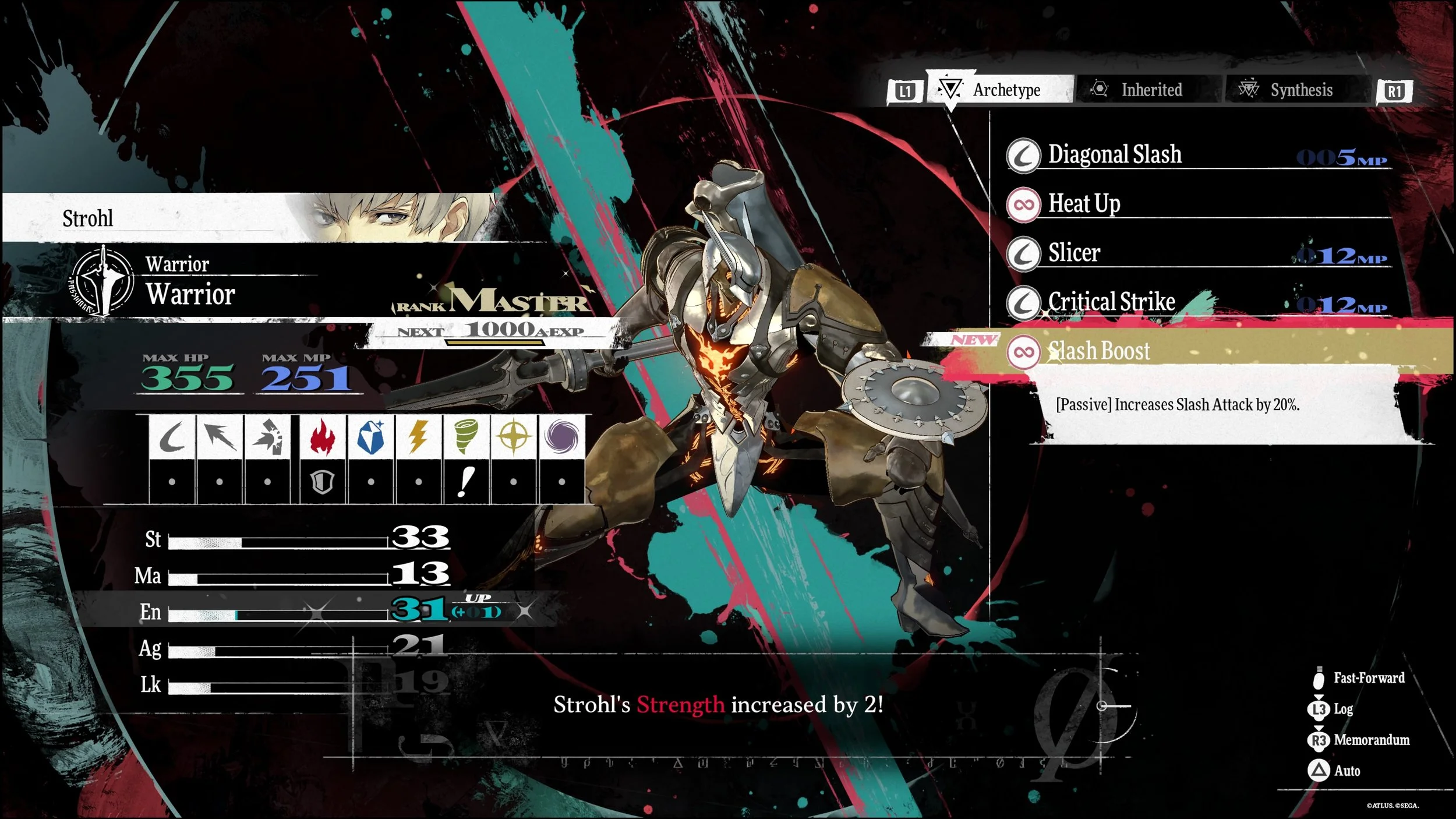Image resolution: width=1456 pixels, height=819 pixels.
Task: Click the Warrior archetype emblem
Action: click(x=103, y=281)
